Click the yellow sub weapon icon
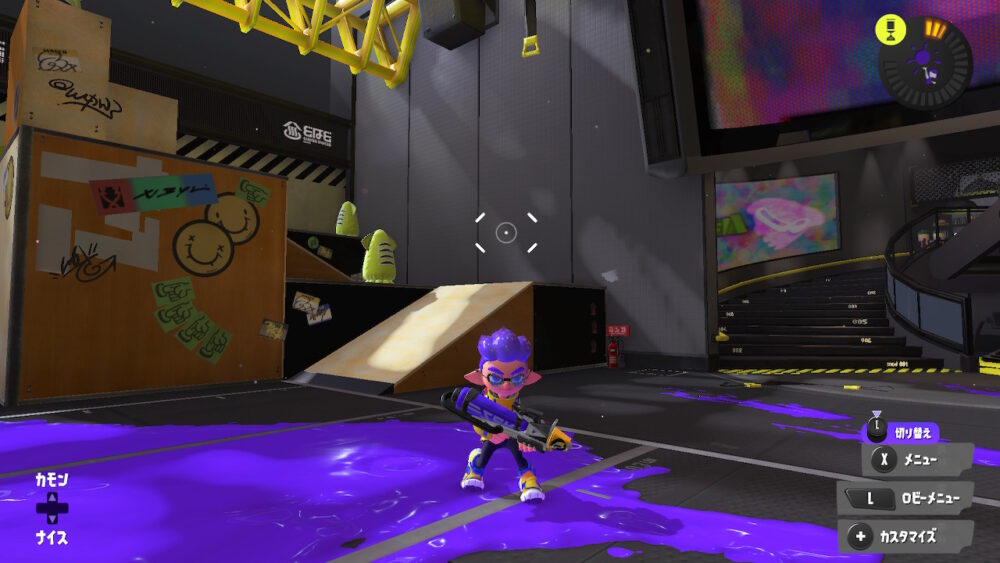Screen dimensions: 1000x563 tap(889, 29)
